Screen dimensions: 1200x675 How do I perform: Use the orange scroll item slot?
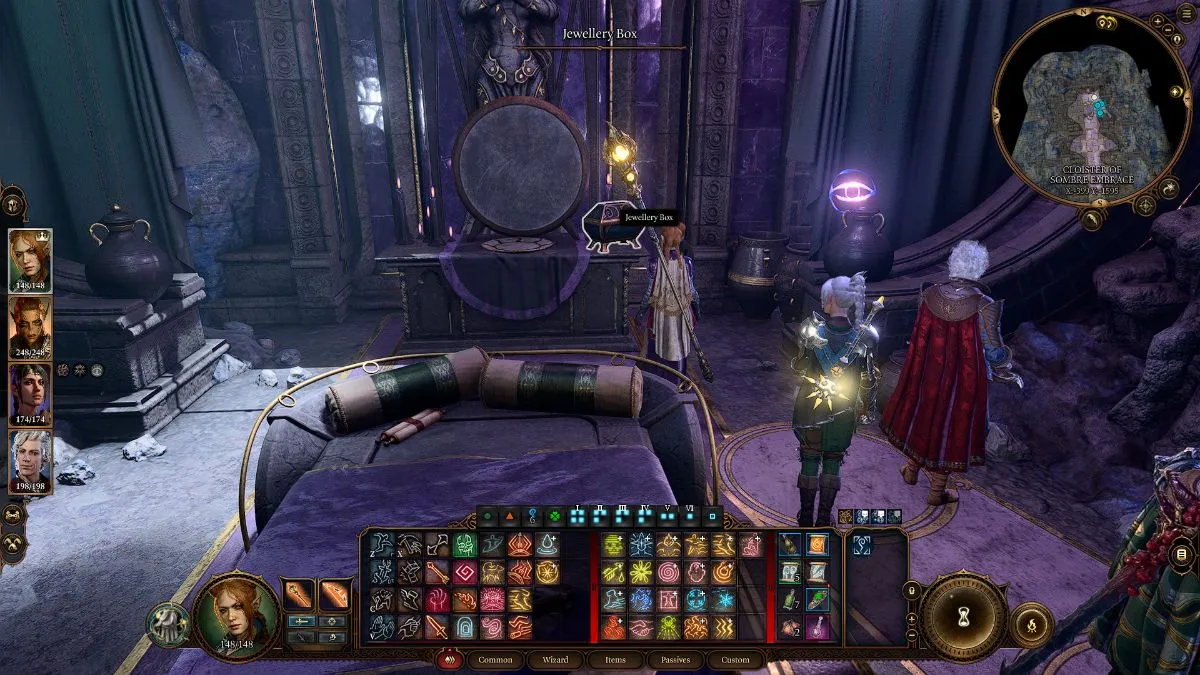pyautogui.click(x=818, y=545)
